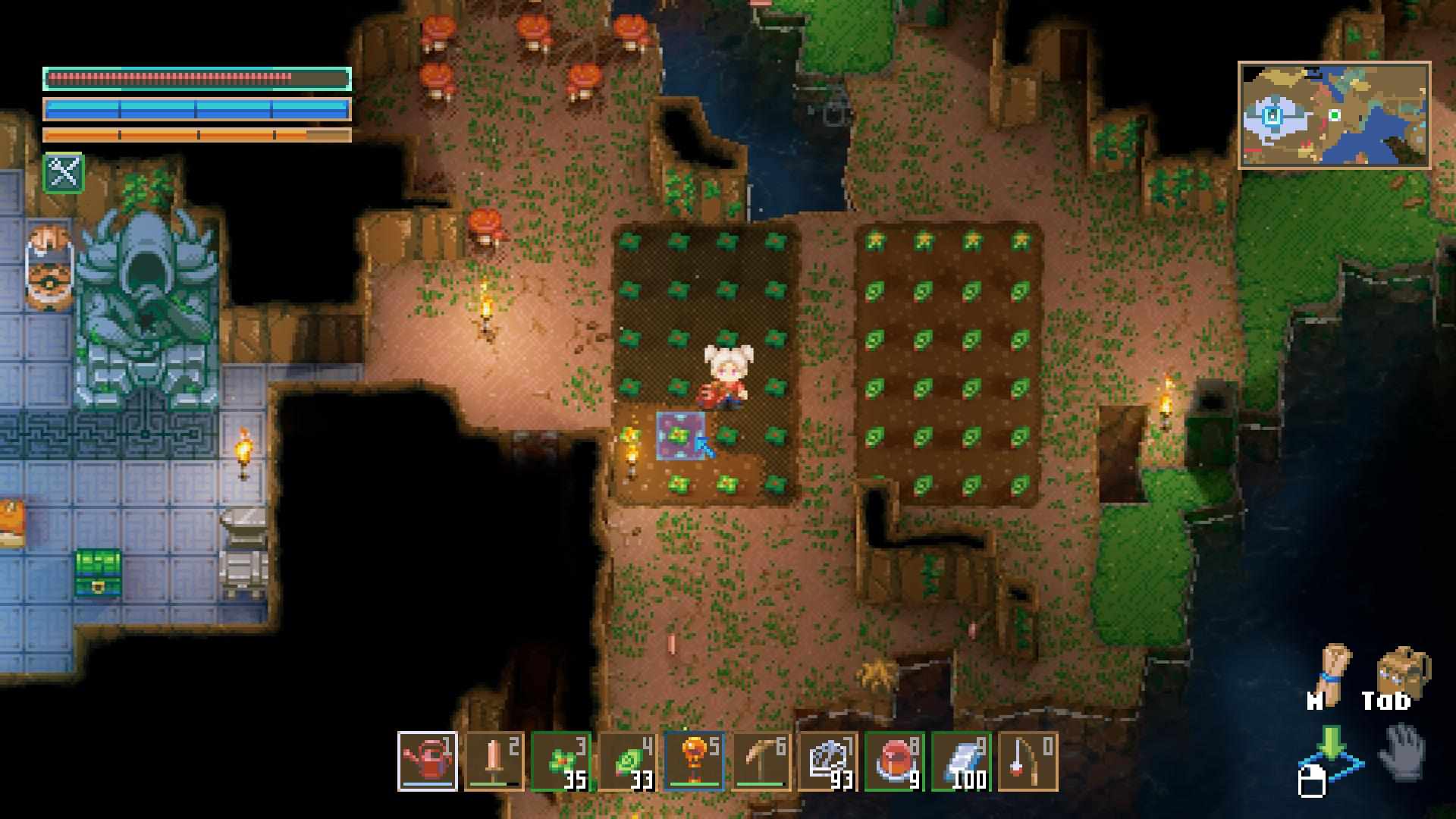Choose the copper sword in slot 2
1456x819 pixels.
[494, 761]
